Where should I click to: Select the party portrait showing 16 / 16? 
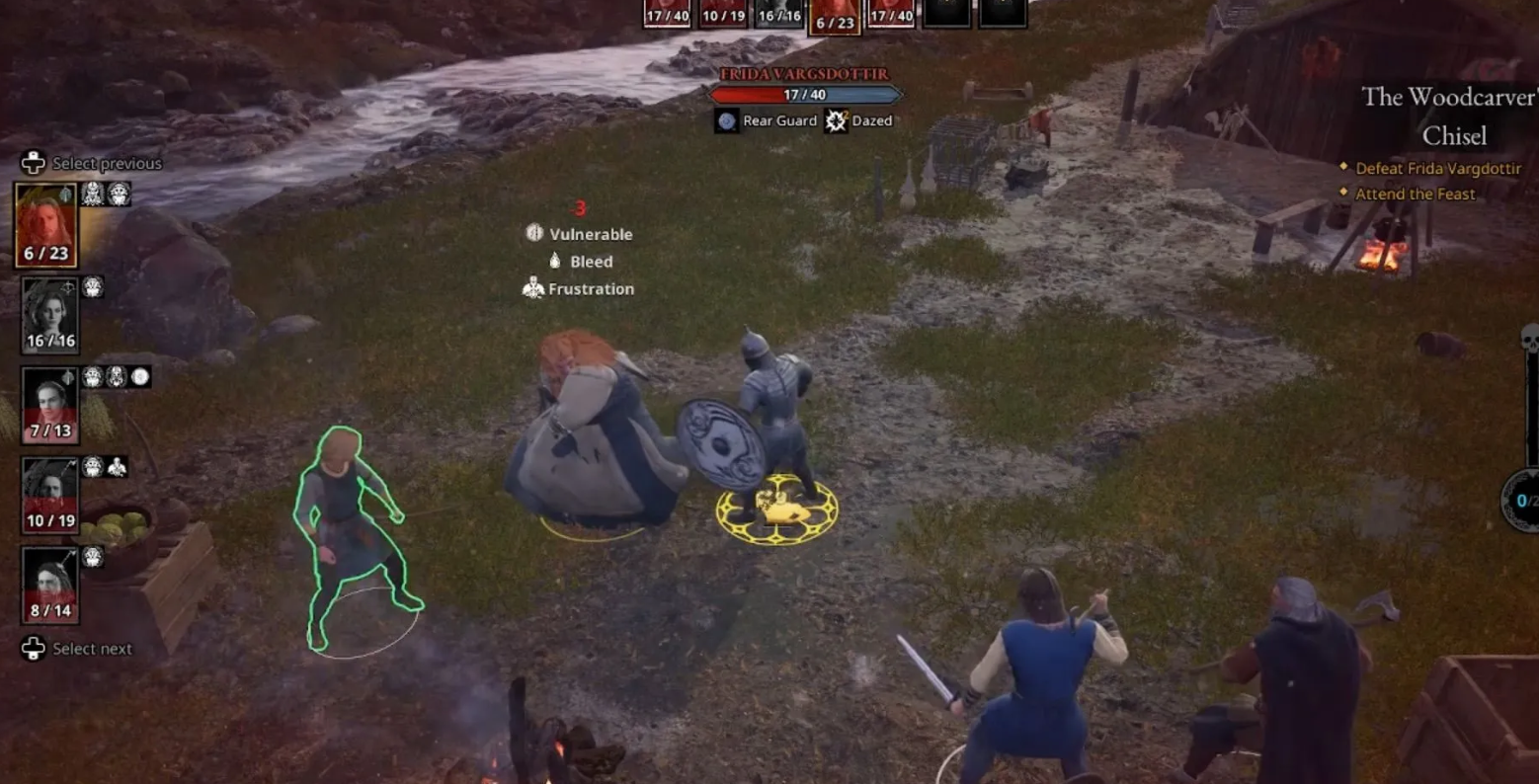[x=49, y=314]
